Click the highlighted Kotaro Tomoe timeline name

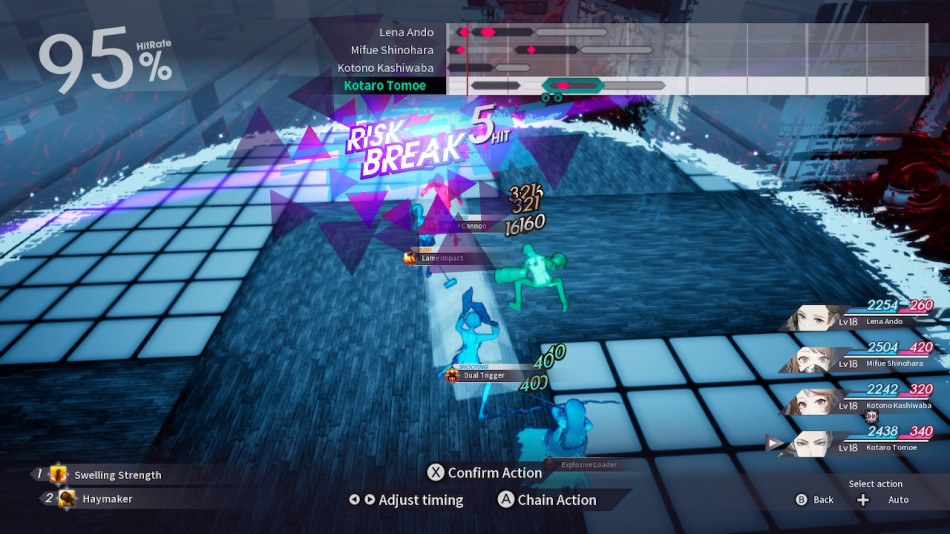(x=385, y=86)
